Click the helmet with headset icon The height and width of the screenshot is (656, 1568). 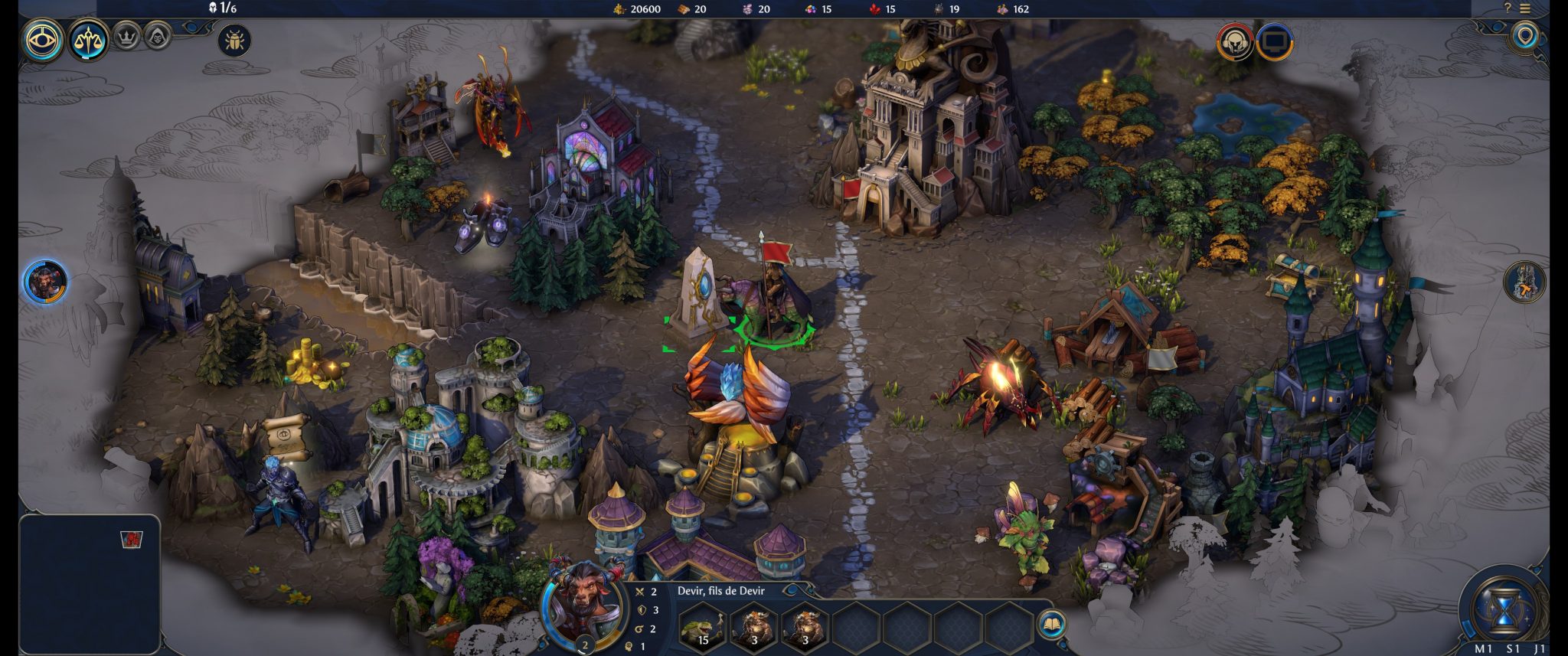point(1234,41)
